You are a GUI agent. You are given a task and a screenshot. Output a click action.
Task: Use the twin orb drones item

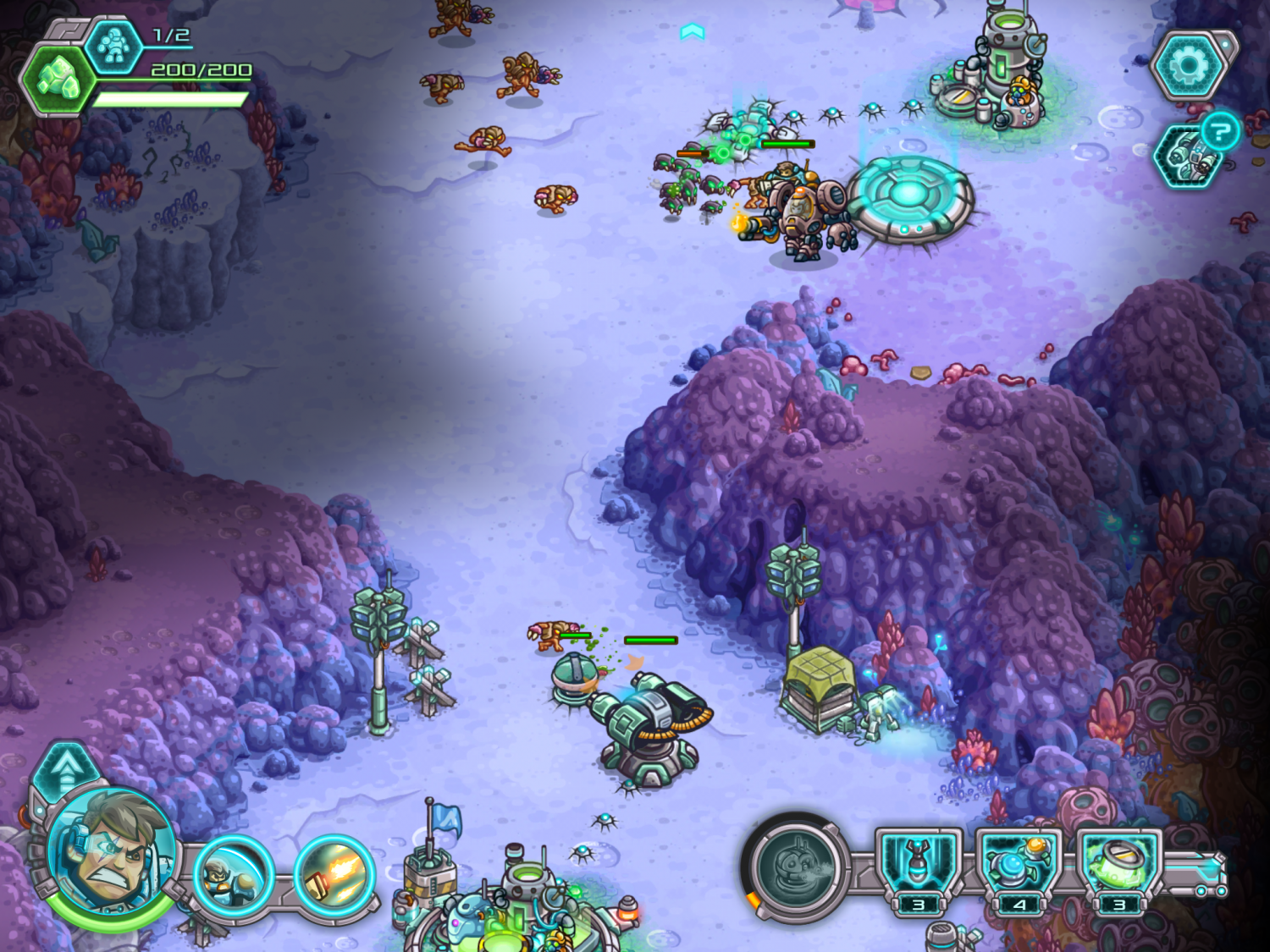coord(1019,865)
